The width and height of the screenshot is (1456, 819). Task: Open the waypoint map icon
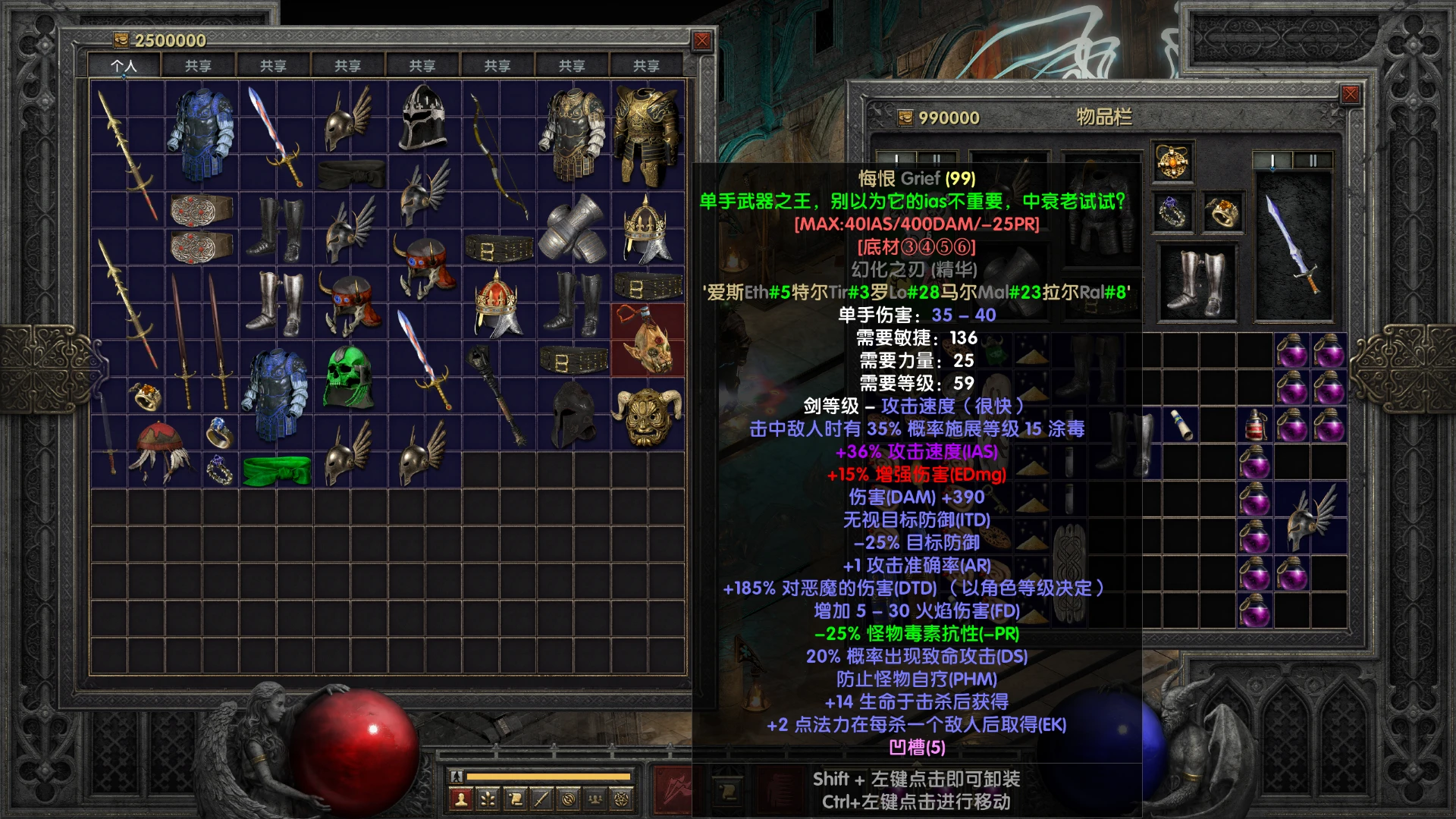[x=568, y=800]
